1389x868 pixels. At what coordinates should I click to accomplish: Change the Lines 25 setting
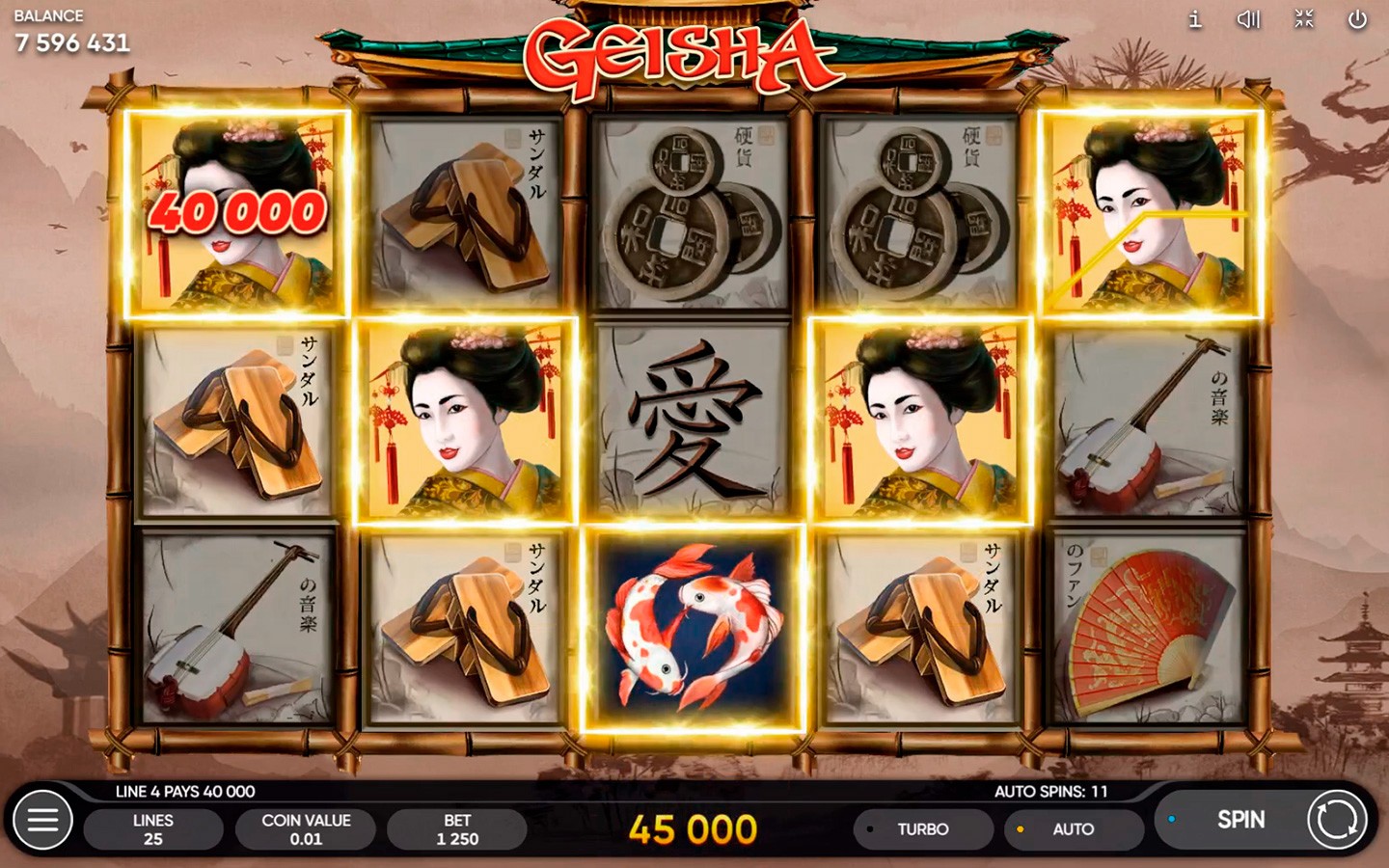point(153,829)
